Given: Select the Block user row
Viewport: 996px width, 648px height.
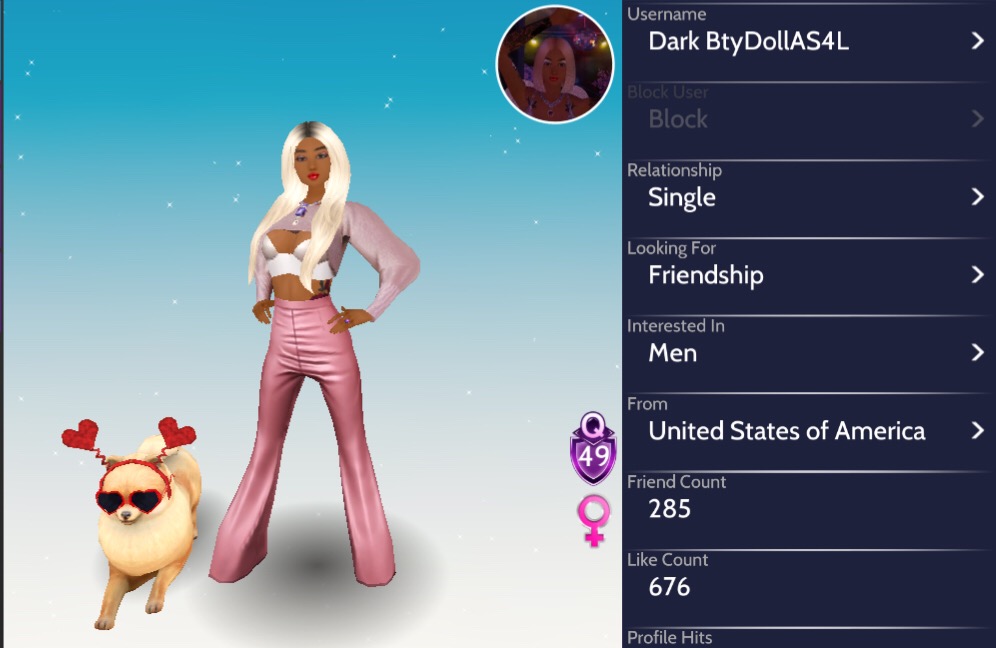Looking at the screenshot, I should click(x=808, y=119).
